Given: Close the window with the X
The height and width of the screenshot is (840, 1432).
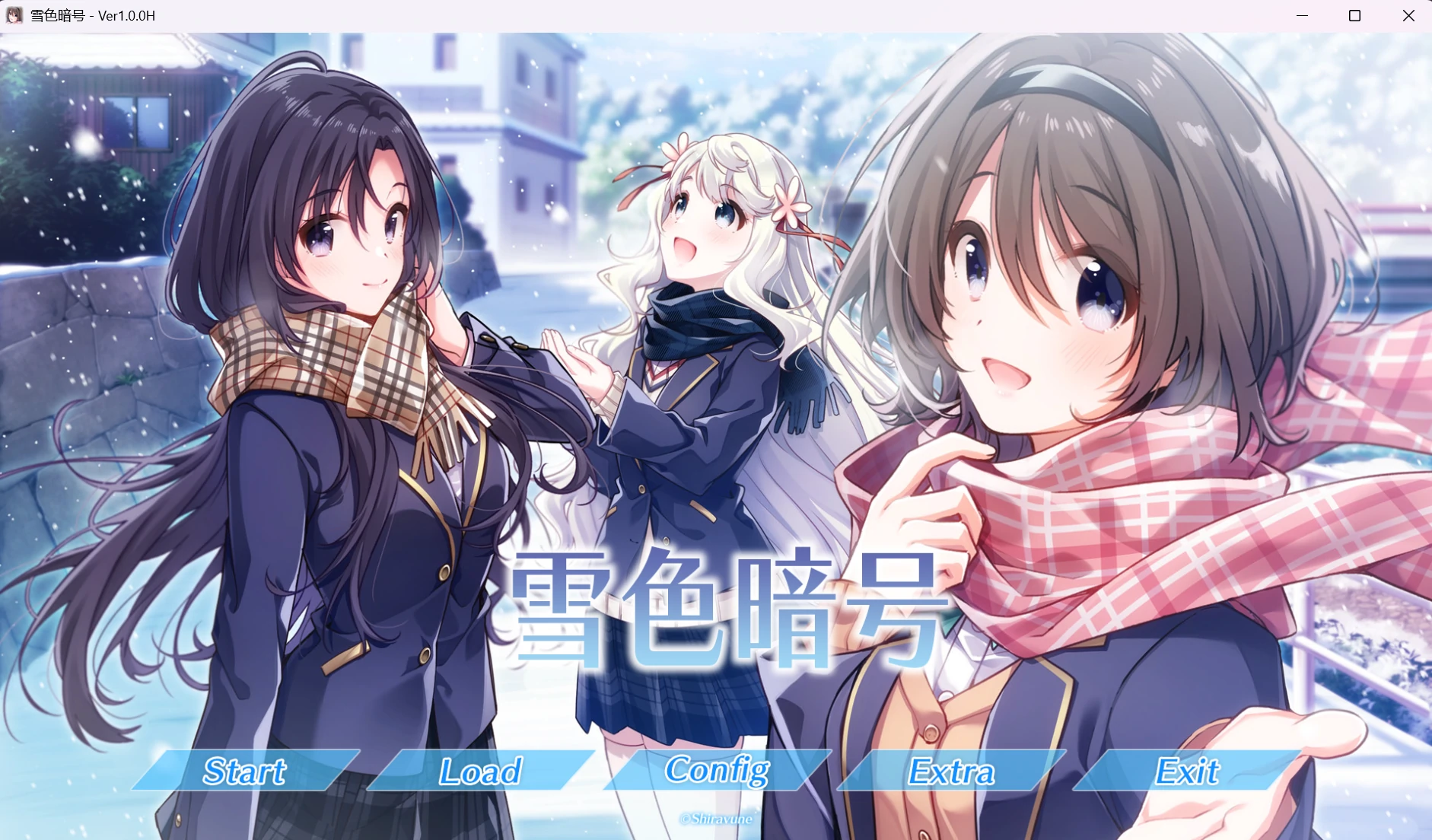Looking at the screenshot, I should (x=1408, y=15).
